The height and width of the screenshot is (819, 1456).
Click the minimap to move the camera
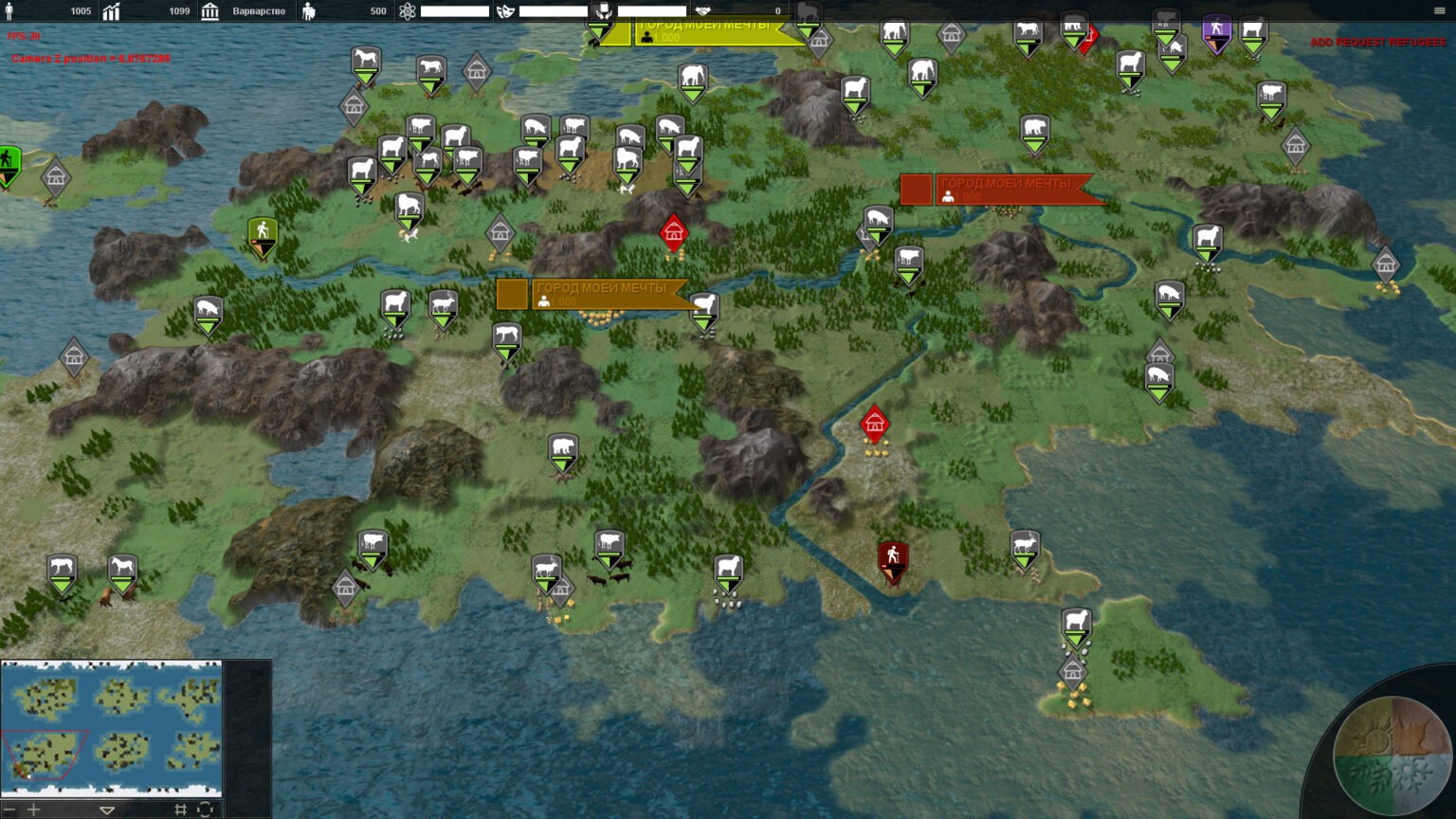point(112,727)
